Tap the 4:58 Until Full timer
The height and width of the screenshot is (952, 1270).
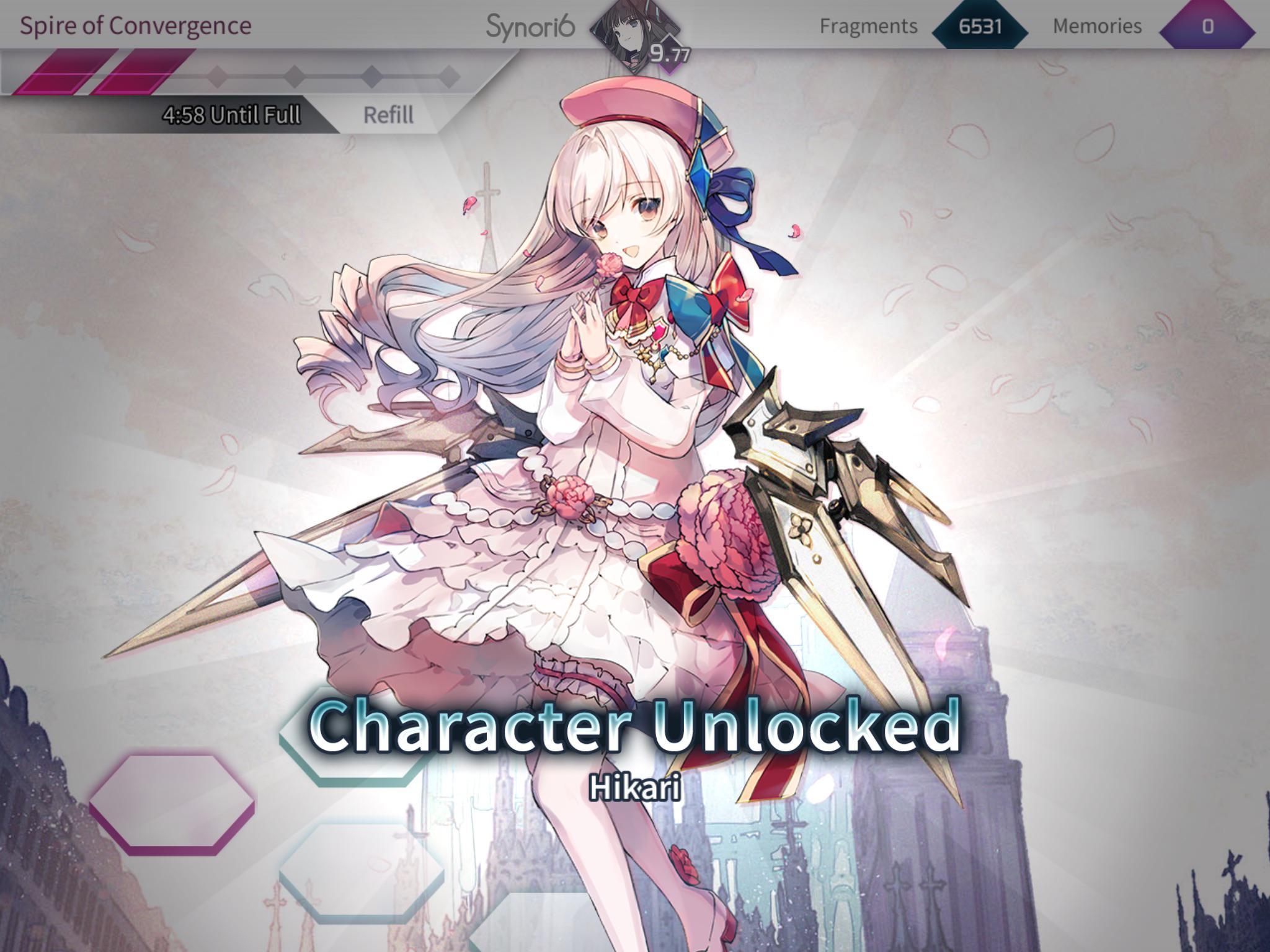click(x=232, y=115)
